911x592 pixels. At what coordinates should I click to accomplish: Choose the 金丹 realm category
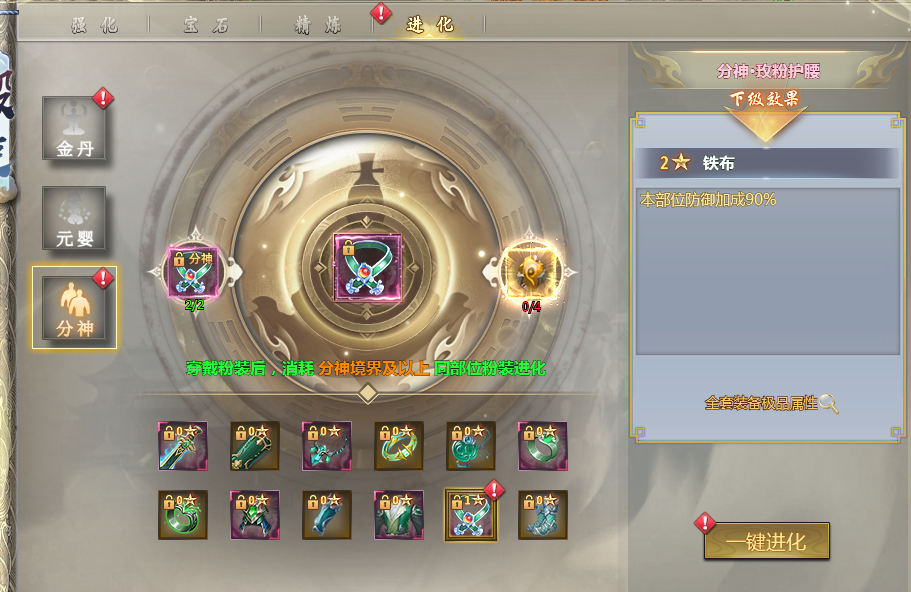coord(74,127)
